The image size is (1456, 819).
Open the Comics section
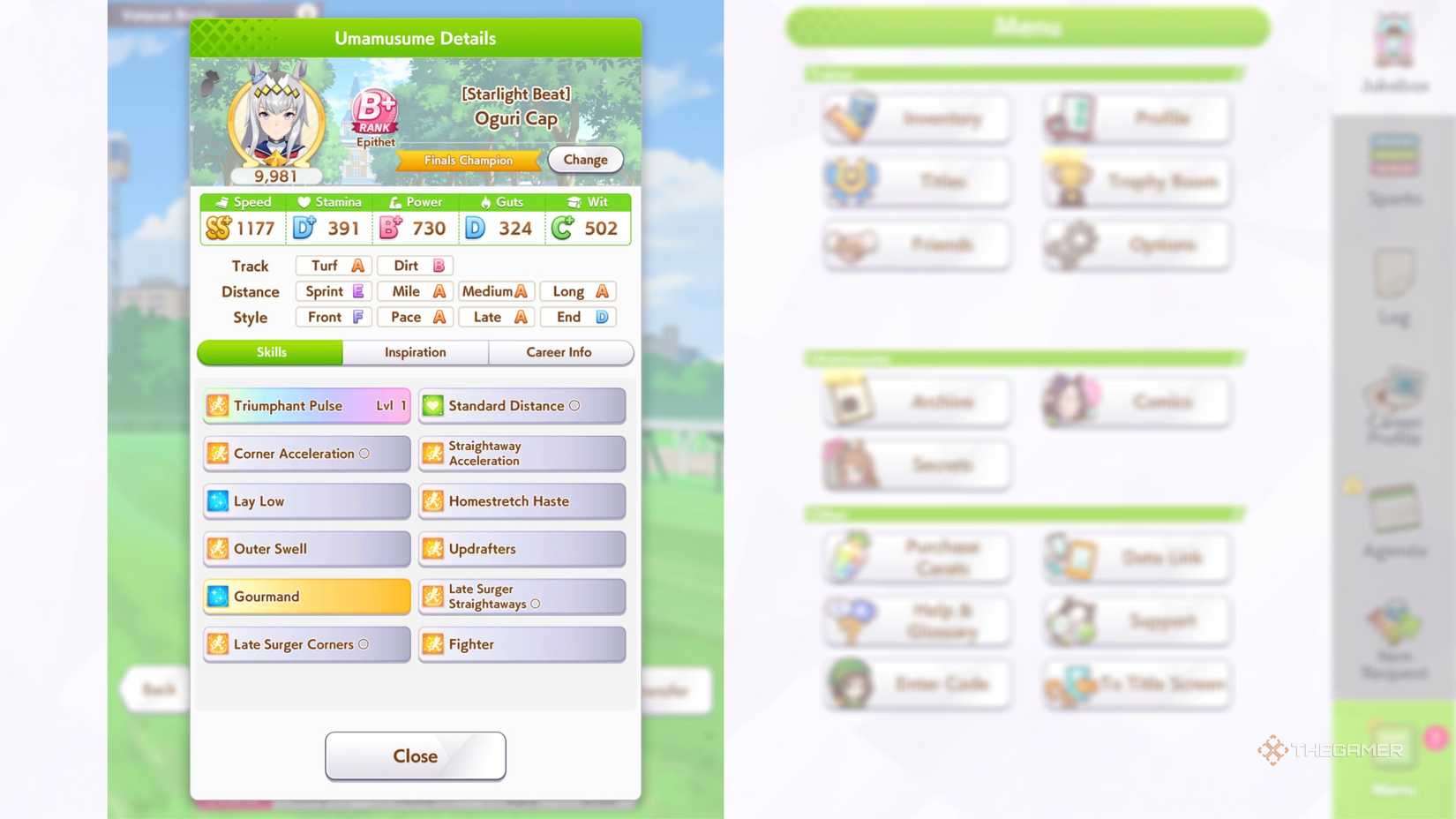1135,402
